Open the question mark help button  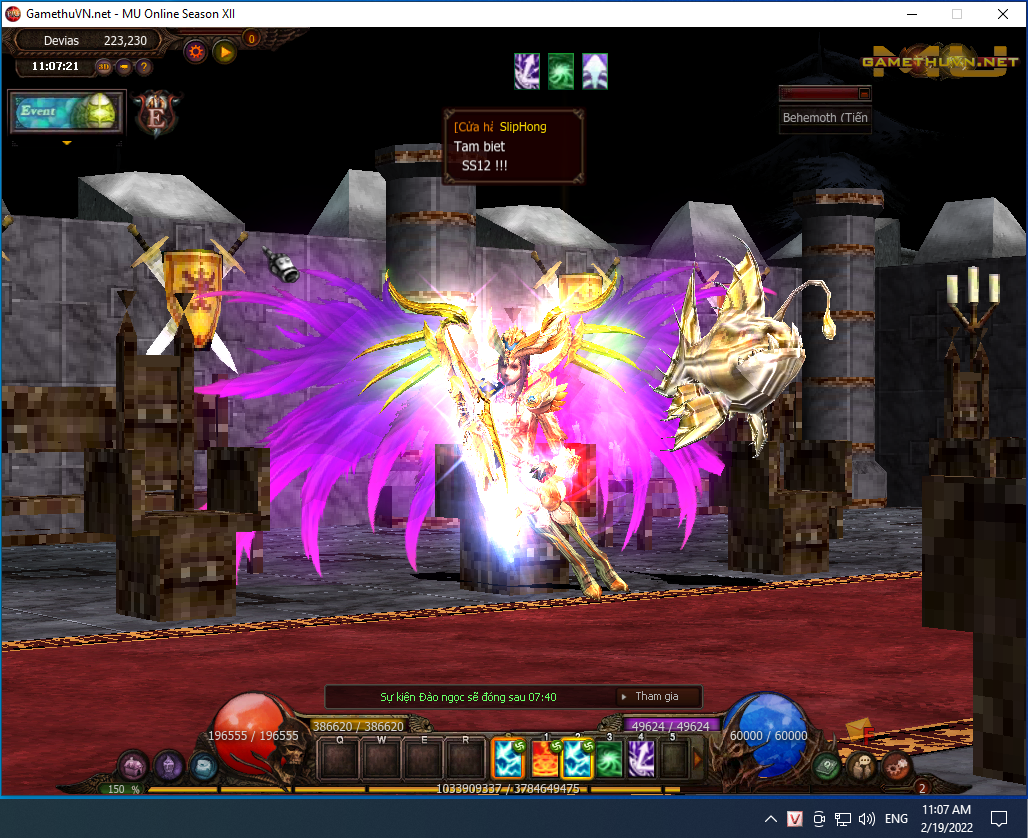click(x=144, y=67)
